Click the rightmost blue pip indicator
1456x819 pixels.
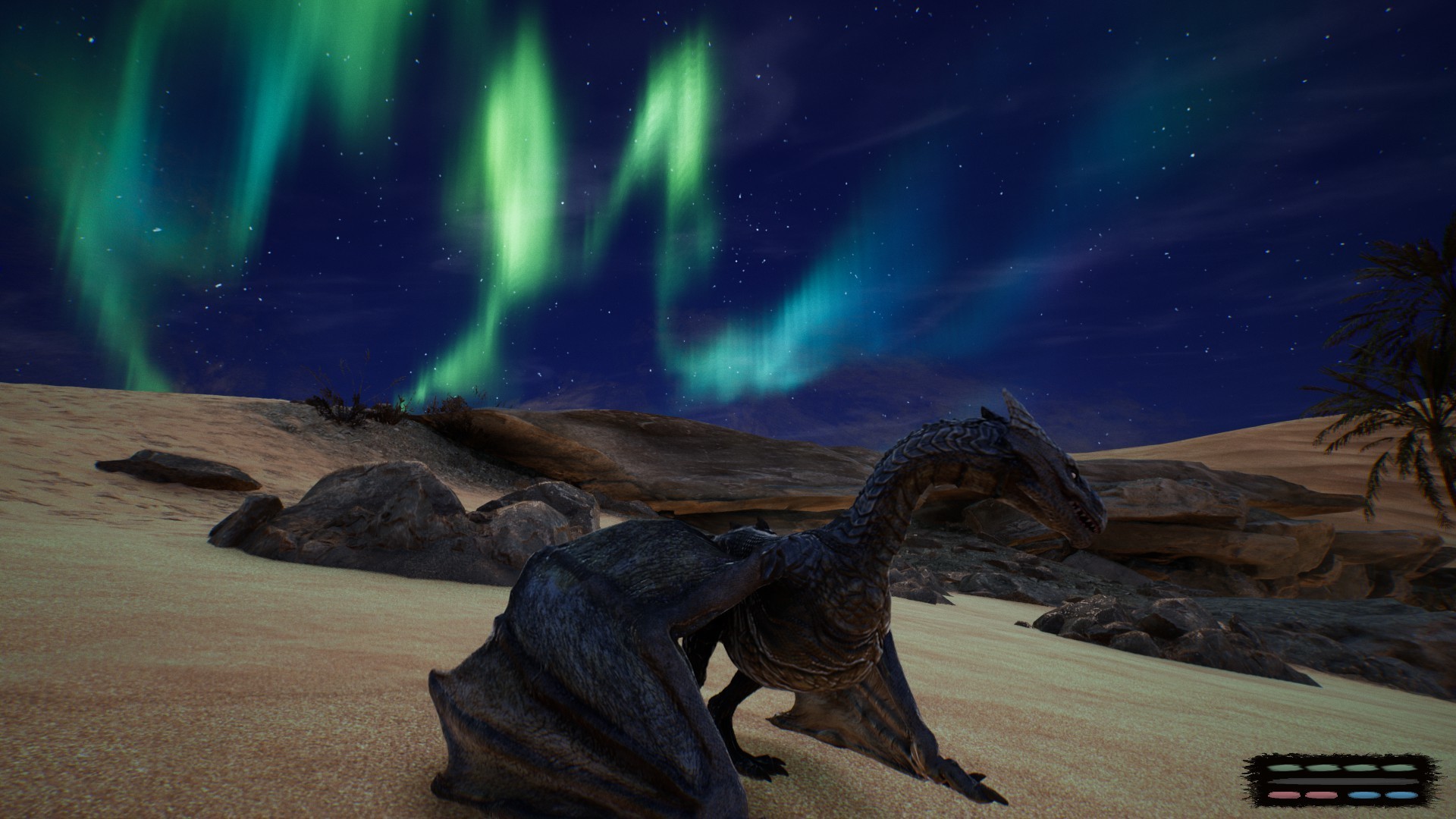pos(1401,795)
